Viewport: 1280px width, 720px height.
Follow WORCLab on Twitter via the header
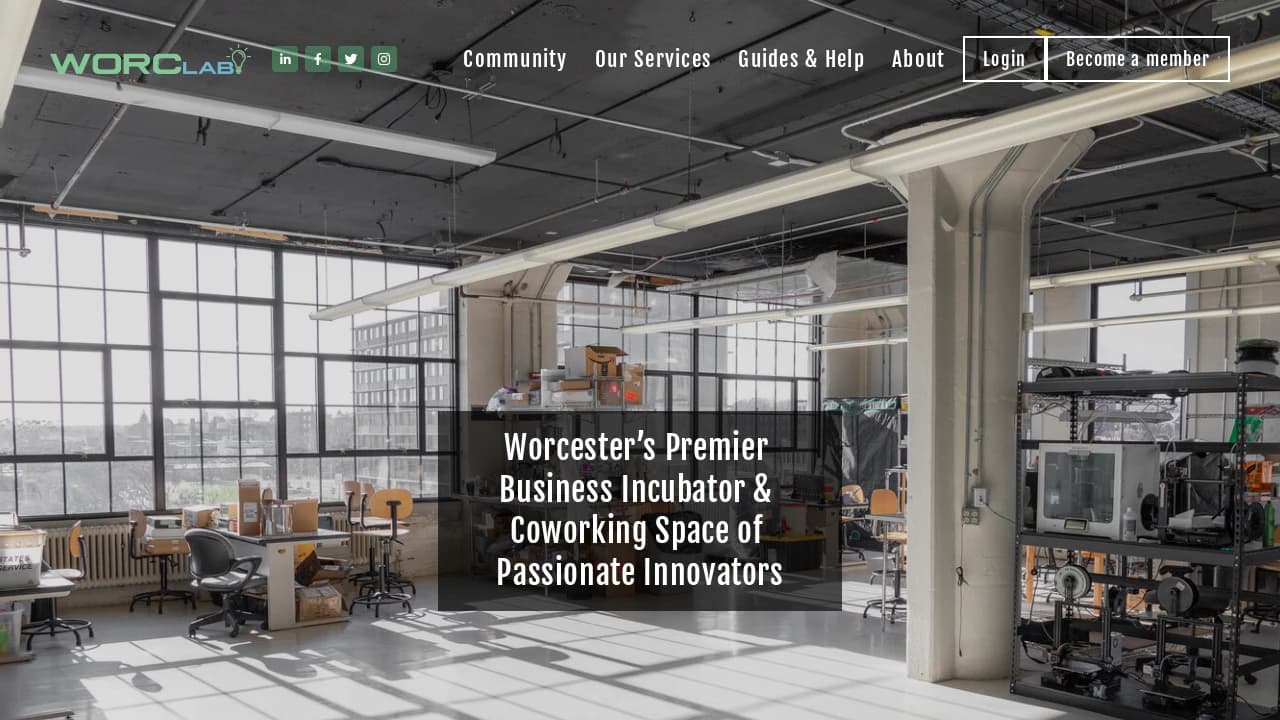(x=350, y=59)
